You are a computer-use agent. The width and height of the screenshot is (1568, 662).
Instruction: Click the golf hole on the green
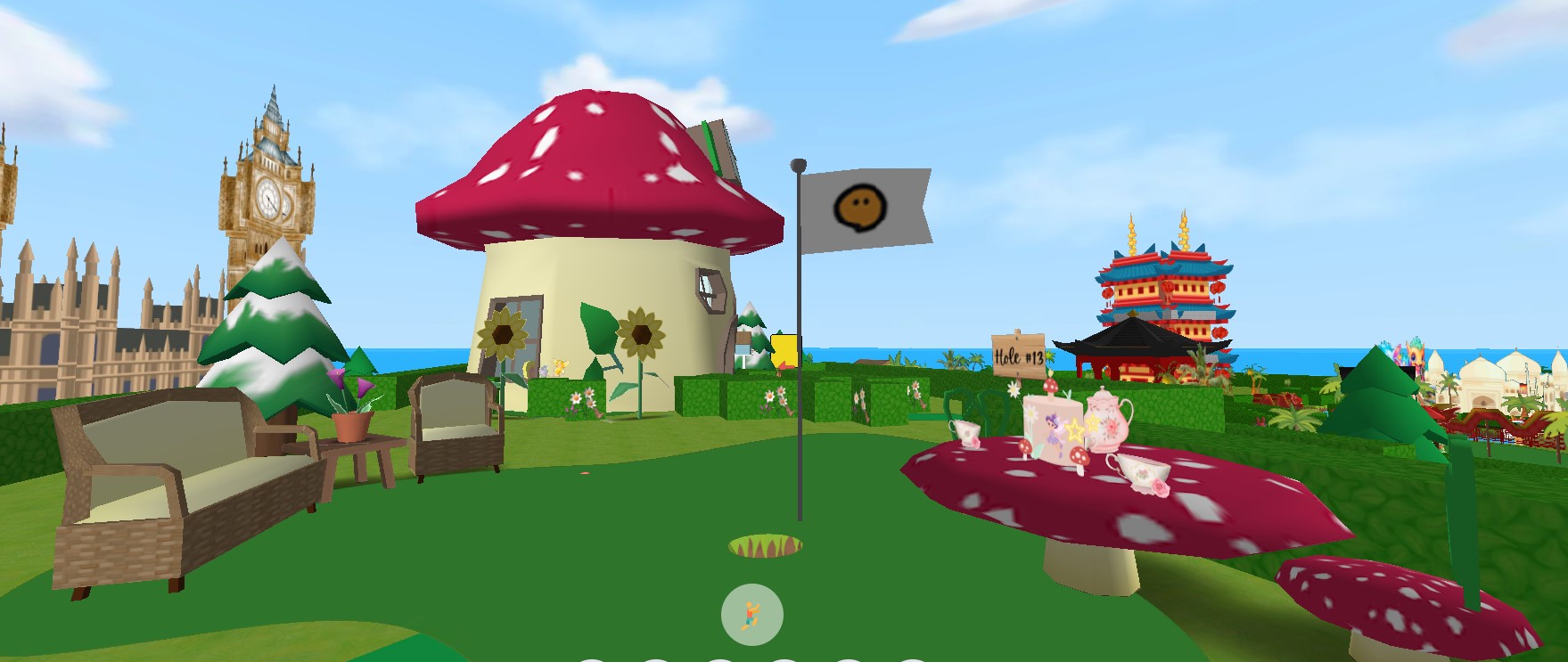click(765, 545)
